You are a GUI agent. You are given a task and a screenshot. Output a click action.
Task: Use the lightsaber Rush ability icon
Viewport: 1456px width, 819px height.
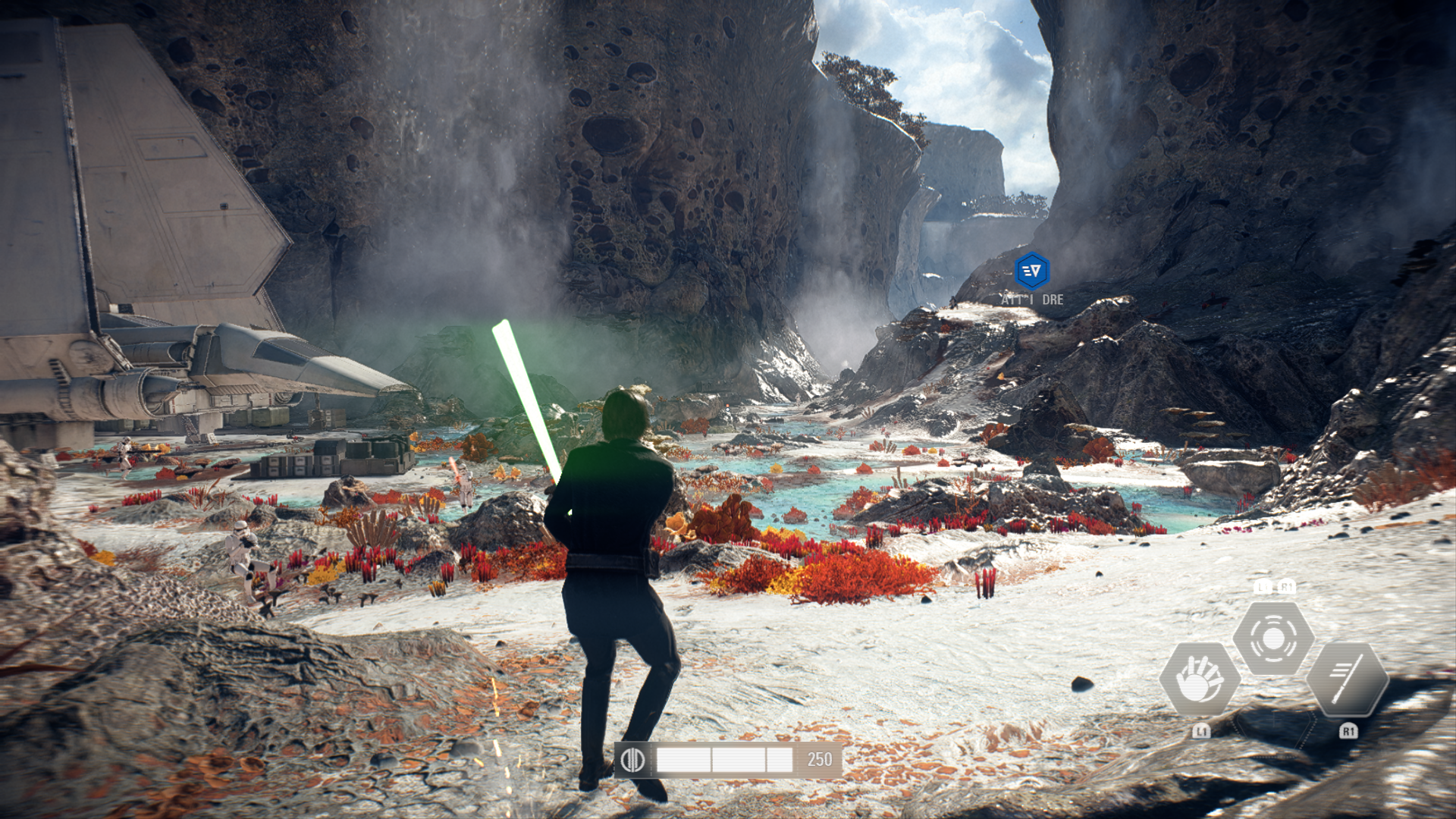tap(1348, 679)
